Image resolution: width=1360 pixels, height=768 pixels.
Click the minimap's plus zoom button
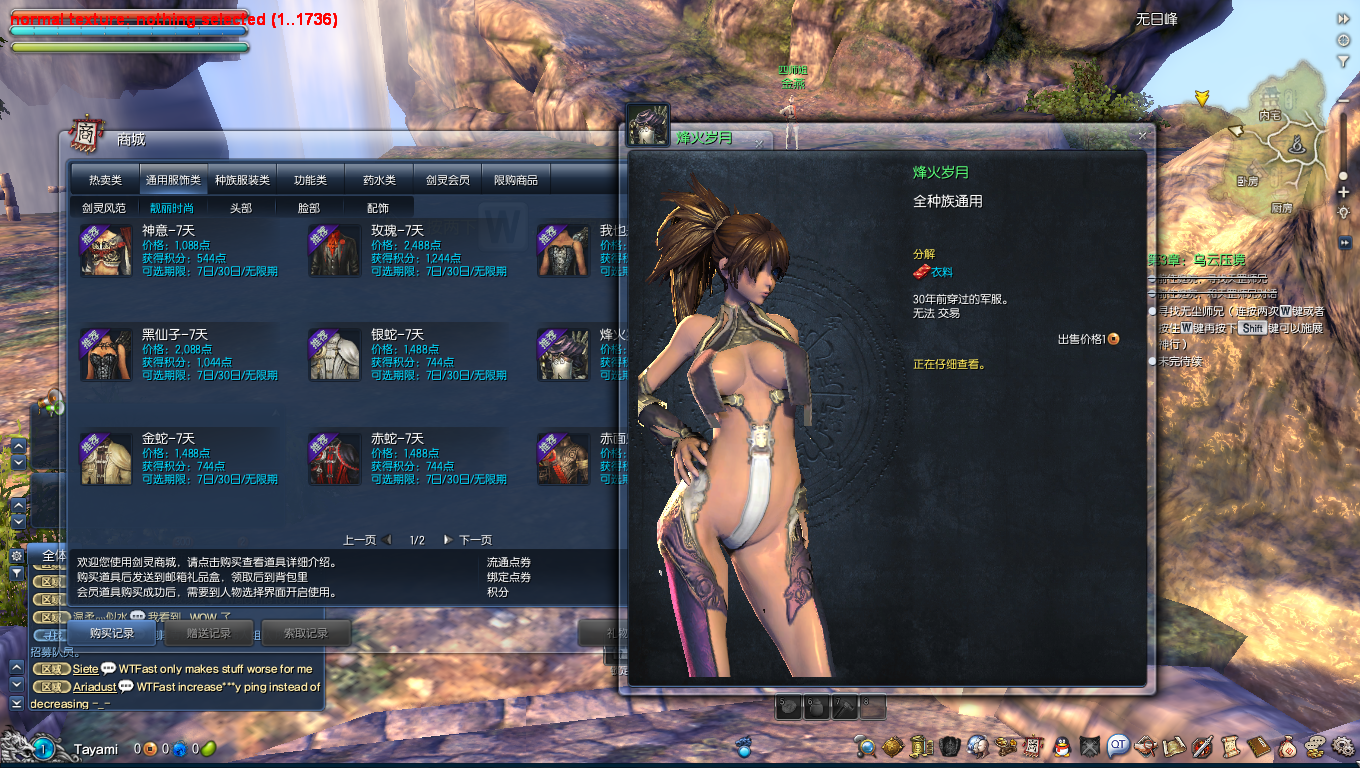[1343, 192]
